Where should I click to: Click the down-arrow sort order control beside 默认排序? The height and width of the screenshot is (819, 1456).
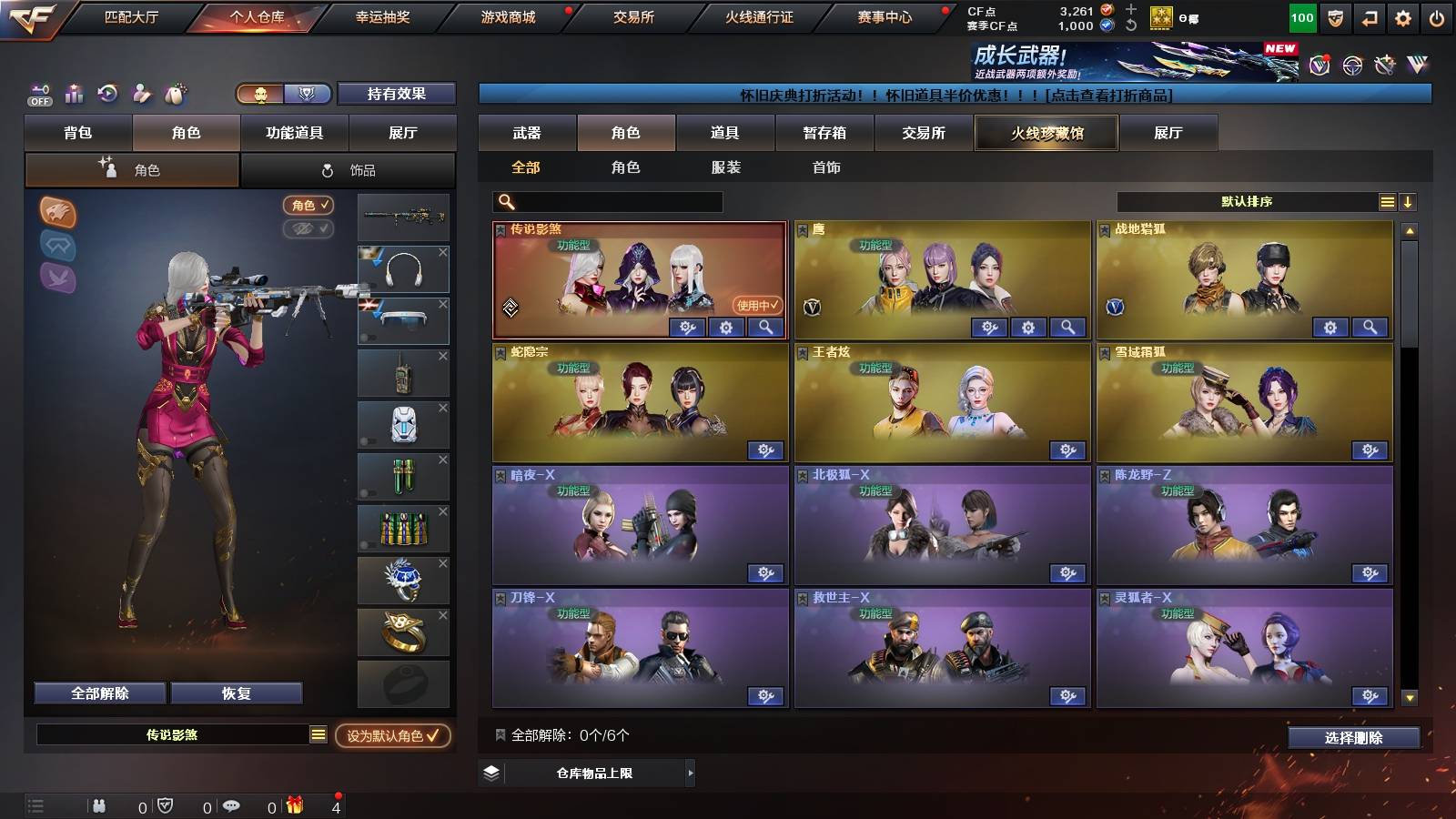point(1408,201)
